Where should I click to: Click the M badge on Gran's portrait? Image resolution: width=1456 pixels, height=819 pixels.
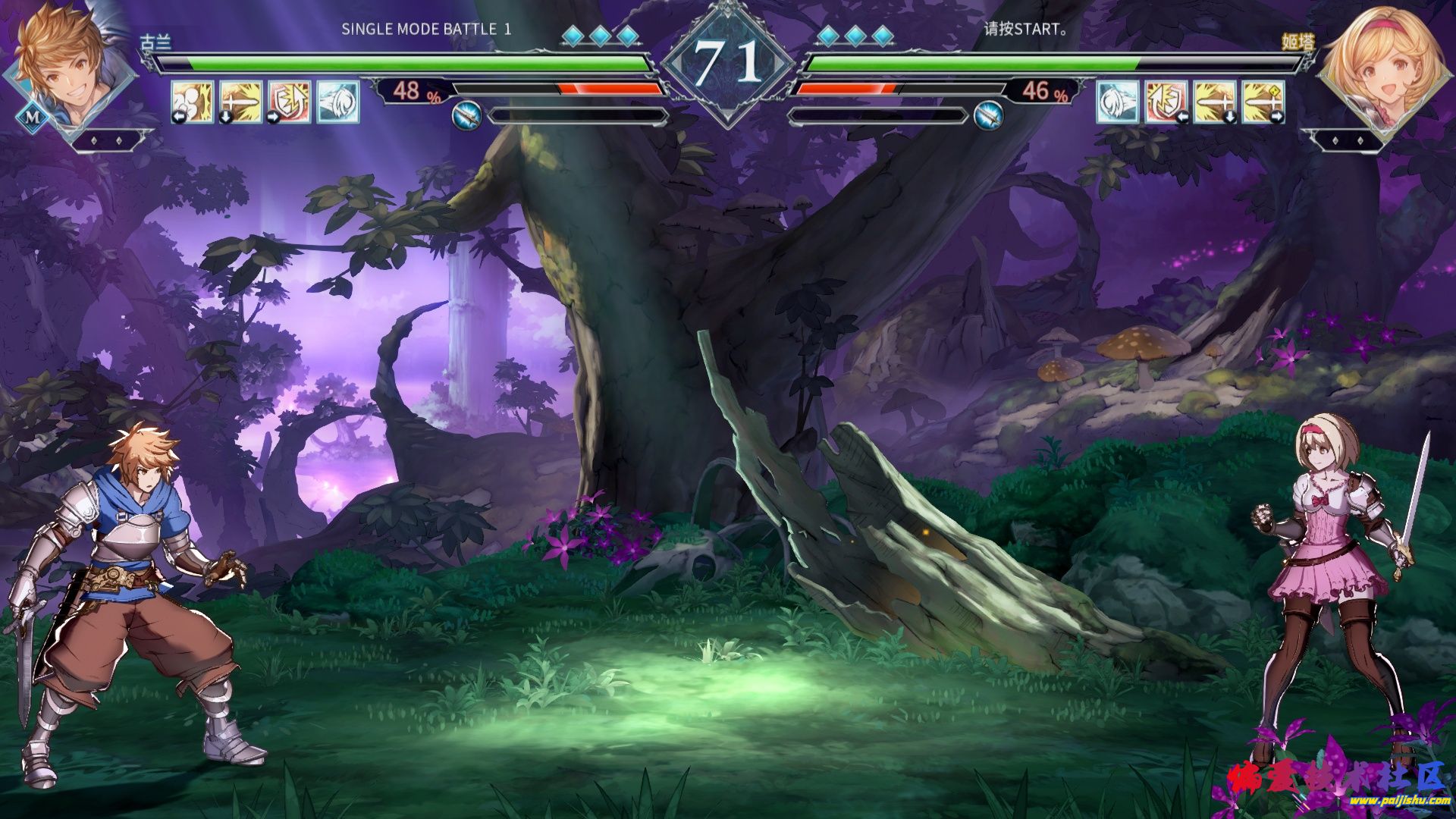(33, 118)
